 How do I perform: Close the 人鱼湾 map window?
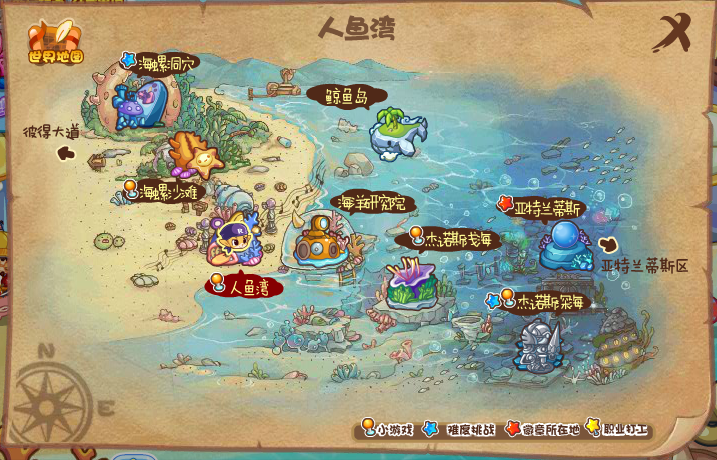[x=672, y=35]
